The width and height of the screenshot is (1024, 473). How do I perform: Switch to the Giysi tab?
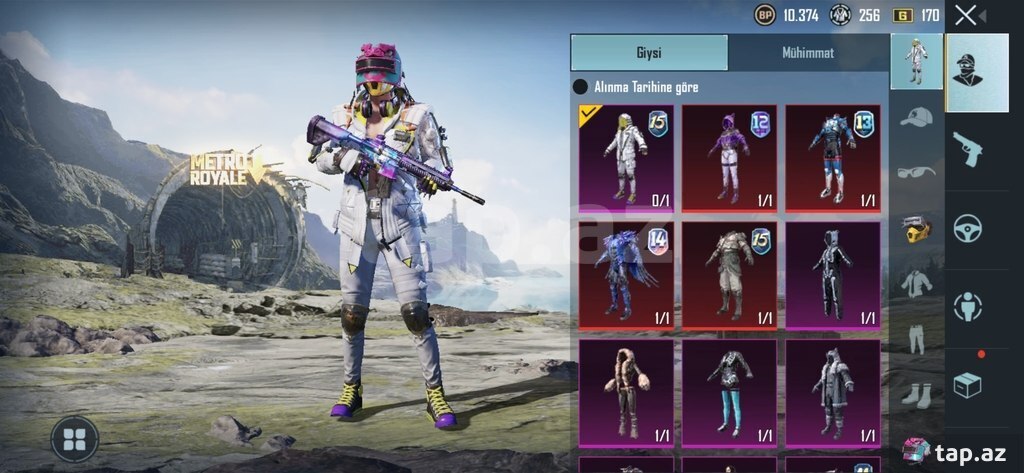[649, 53]
